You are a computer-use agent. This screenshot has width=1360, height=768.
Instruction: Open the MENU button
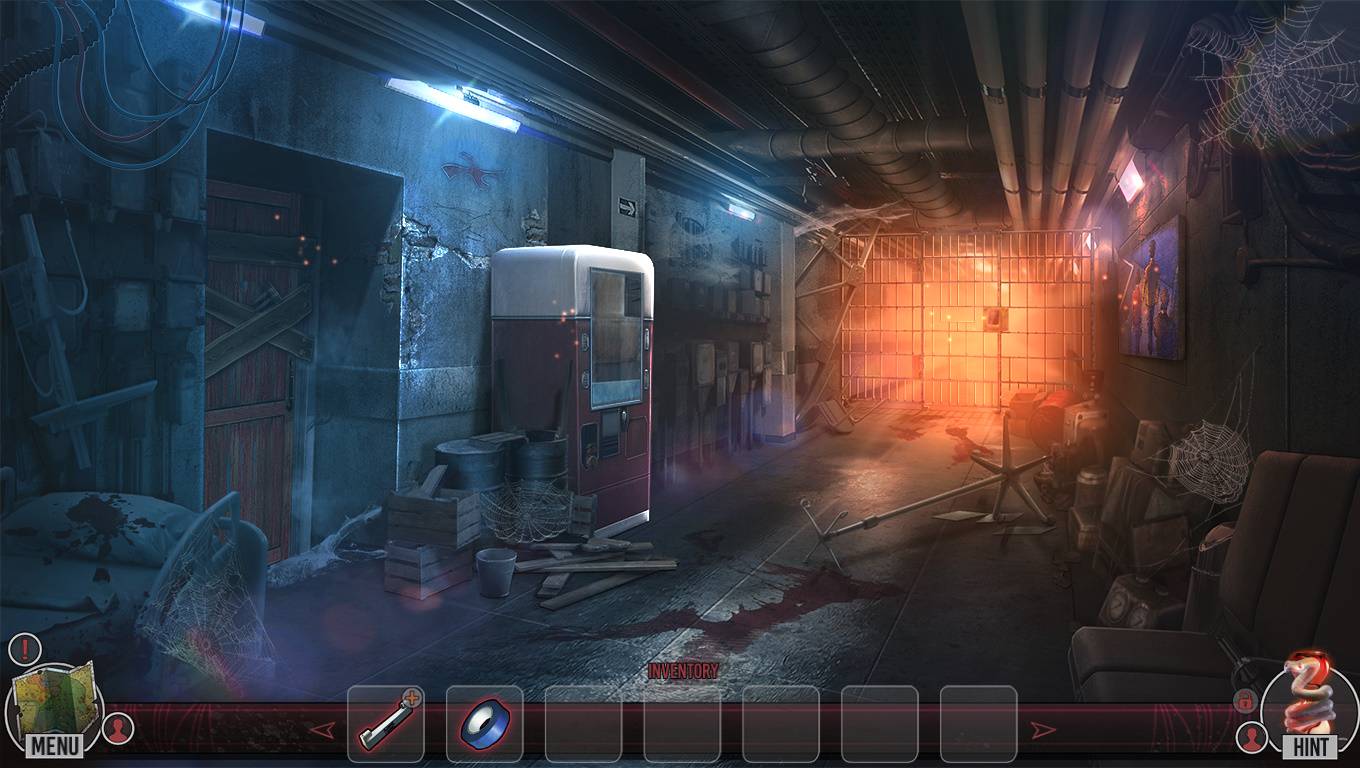[x=55, y=745]
